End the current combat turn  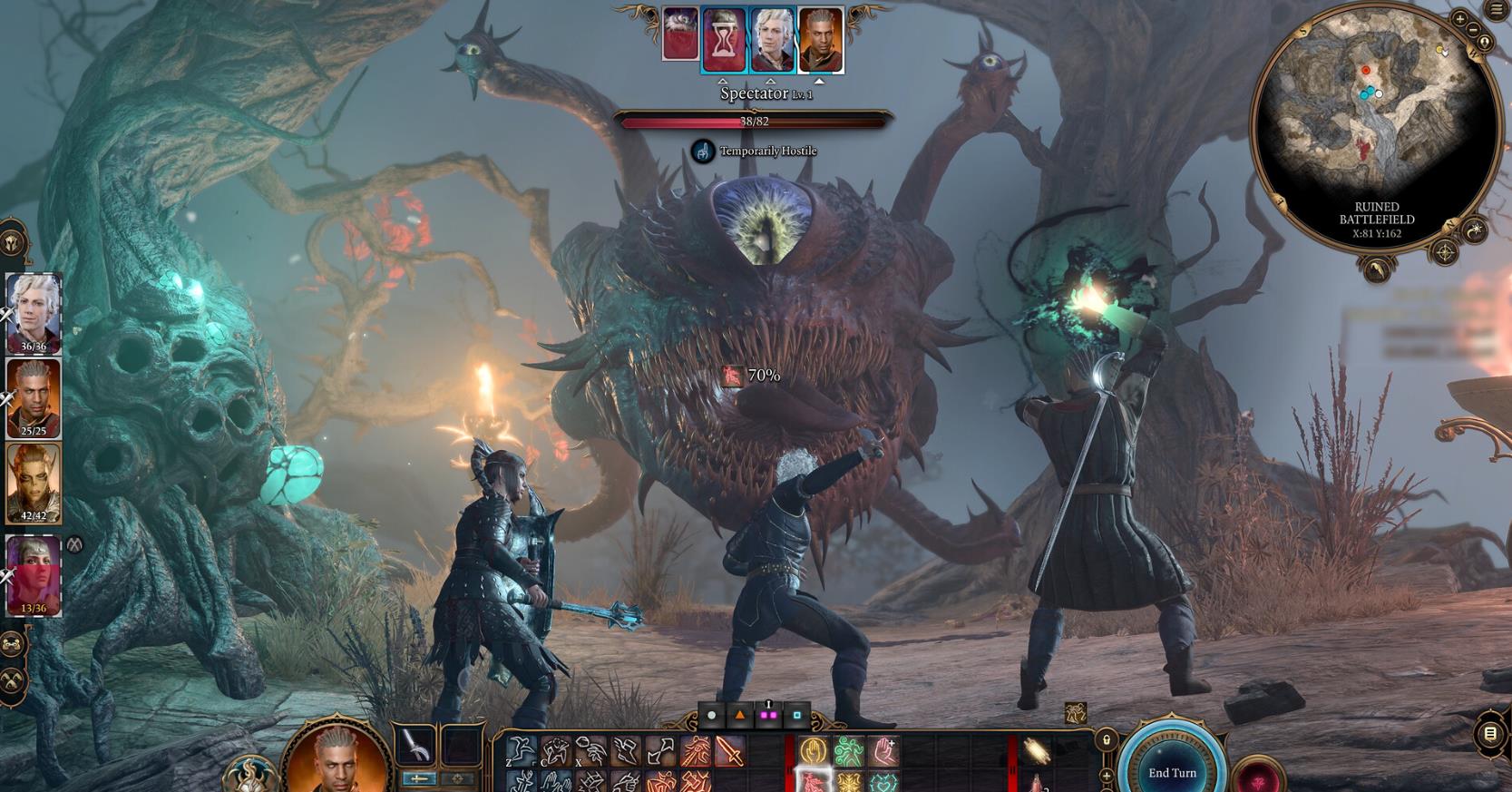[x=1172, y=771]
